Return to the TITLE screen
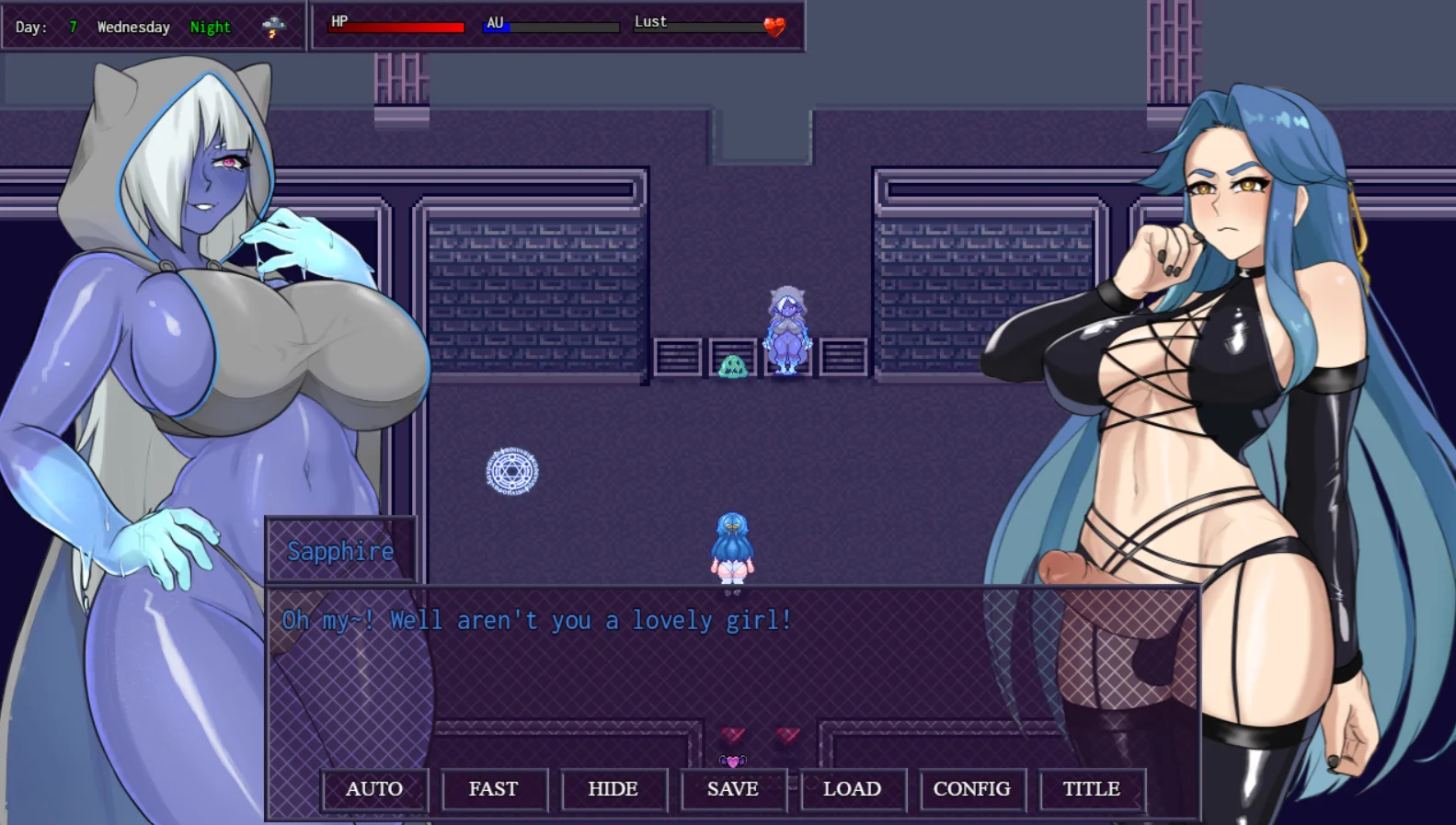This screenshot has width=1456, height=825. pos(1092,789)
